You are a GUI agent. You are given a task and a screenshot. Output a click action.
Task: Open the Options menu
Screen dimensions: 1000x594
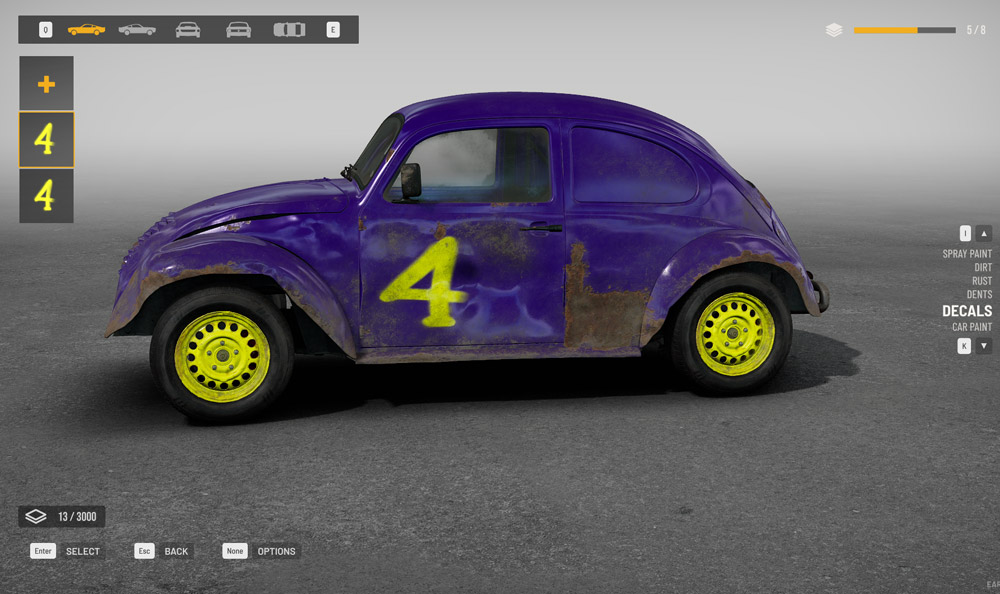[x=276, y=551]
